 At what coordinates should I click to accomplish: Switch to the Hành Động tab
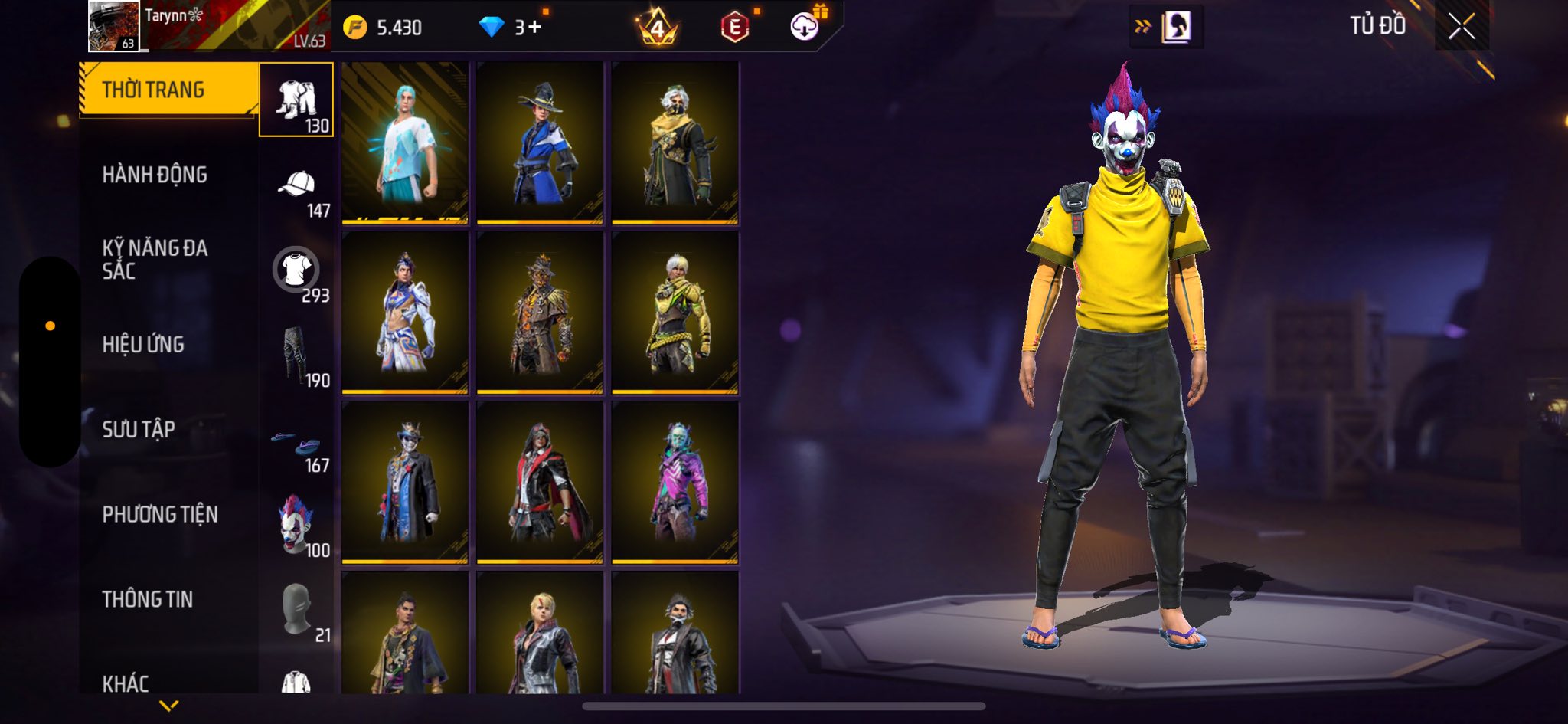[x=155, y=175]
